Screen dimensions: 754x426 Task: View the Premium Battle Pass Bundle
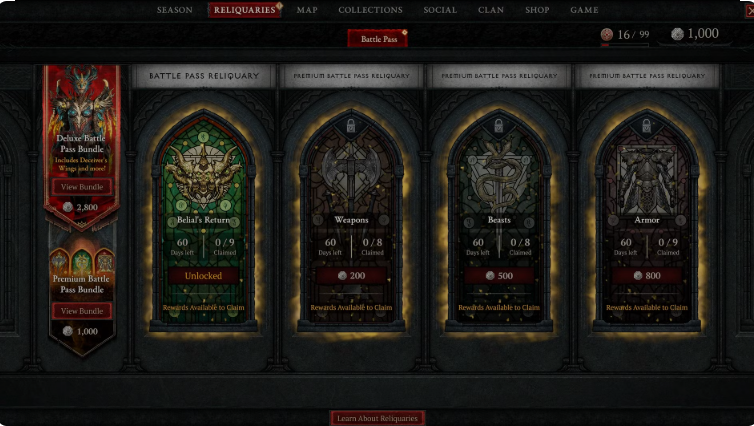pyautogui.click(x=82, y=311)
